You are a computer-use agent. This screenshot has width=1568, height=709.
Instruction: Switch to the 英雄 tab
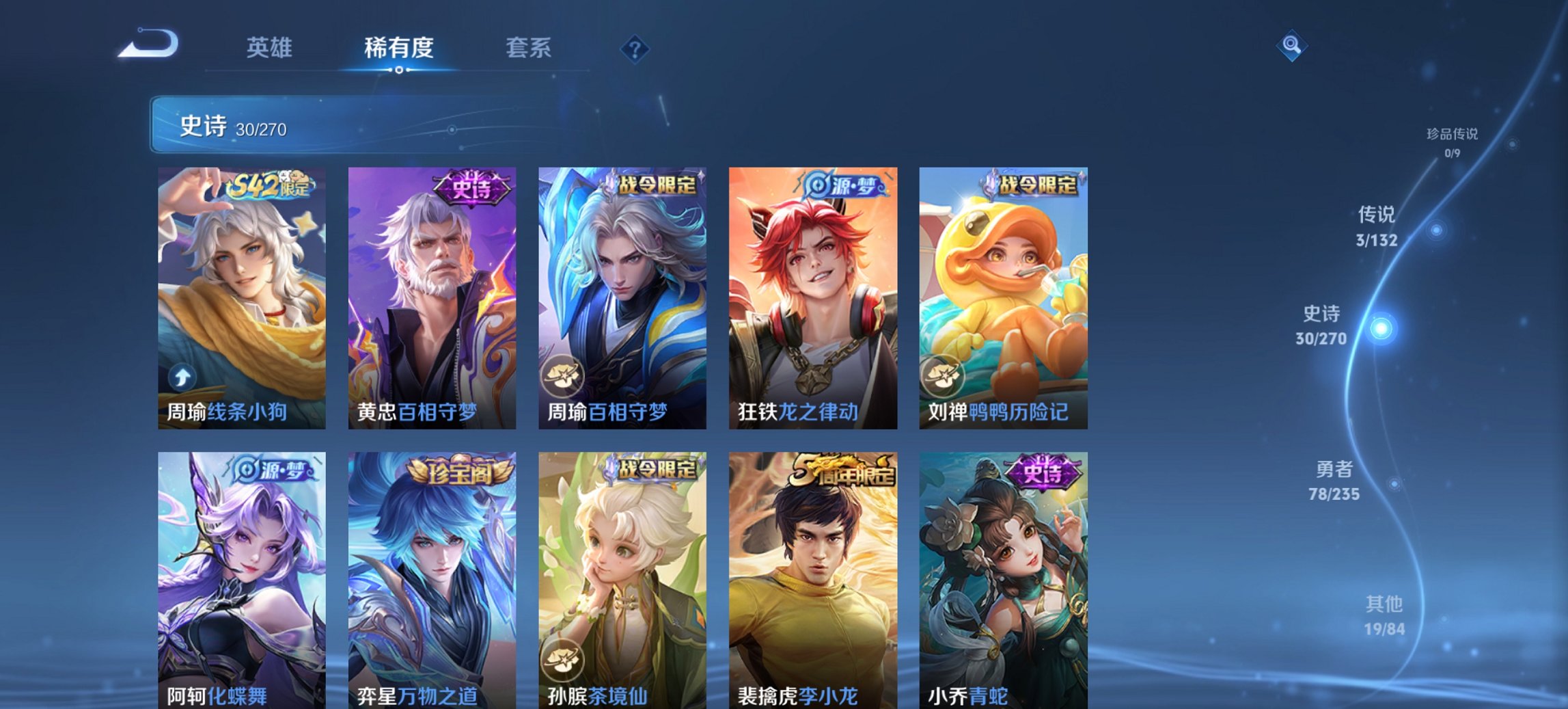pos(271,48)
